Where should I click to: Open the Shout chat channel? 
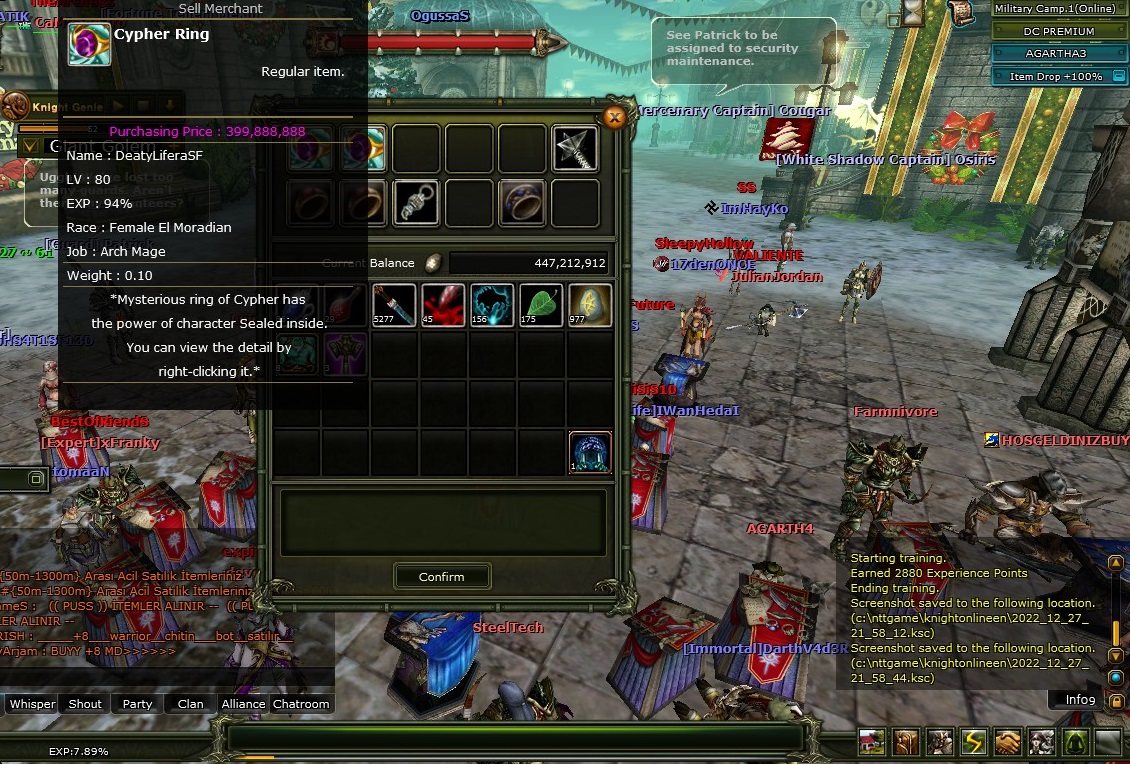(85, 704)
